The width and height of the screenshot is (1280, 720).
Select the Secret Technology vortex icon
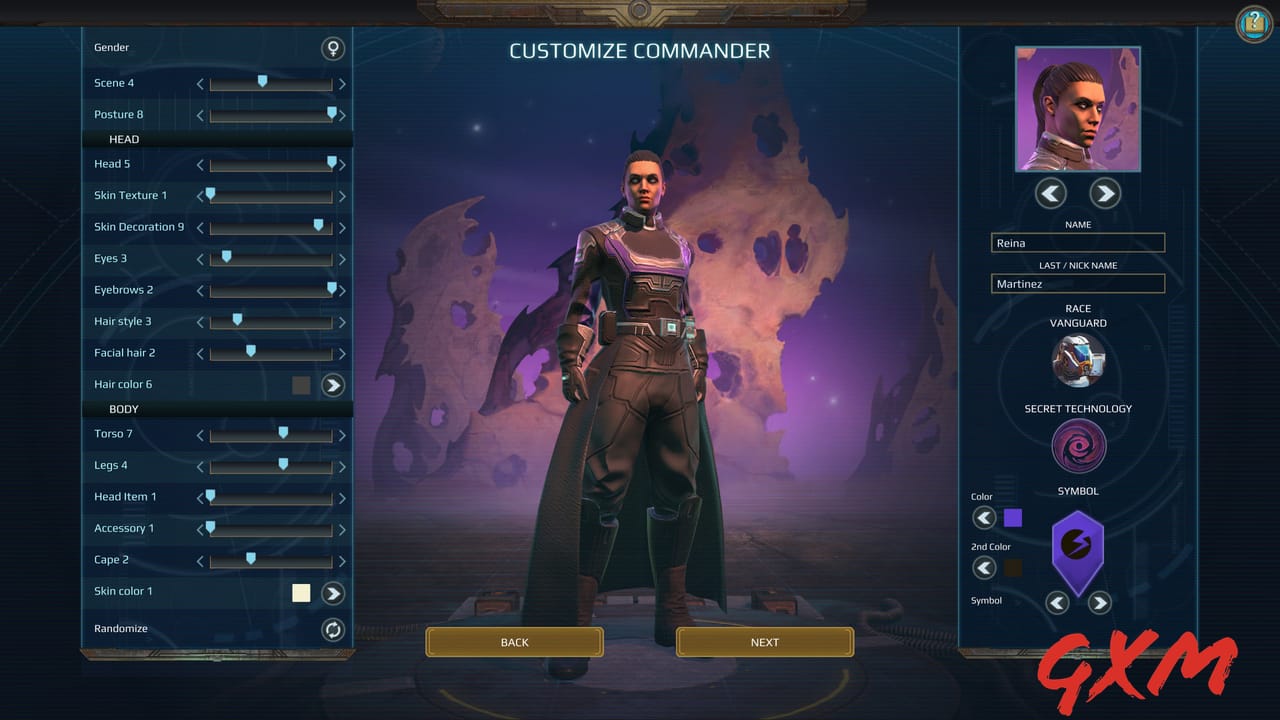click(x=1078, y=446)
